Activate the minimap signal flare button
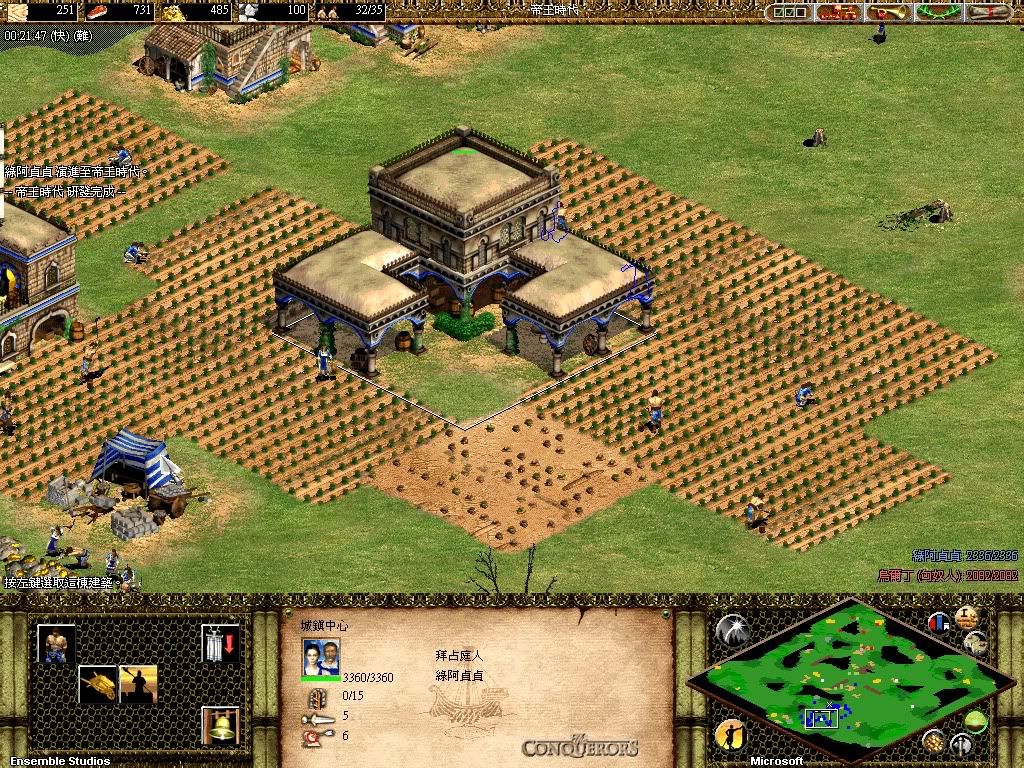Image resolution: width=1024 pixels, height=768 pixels. (731, 629)
